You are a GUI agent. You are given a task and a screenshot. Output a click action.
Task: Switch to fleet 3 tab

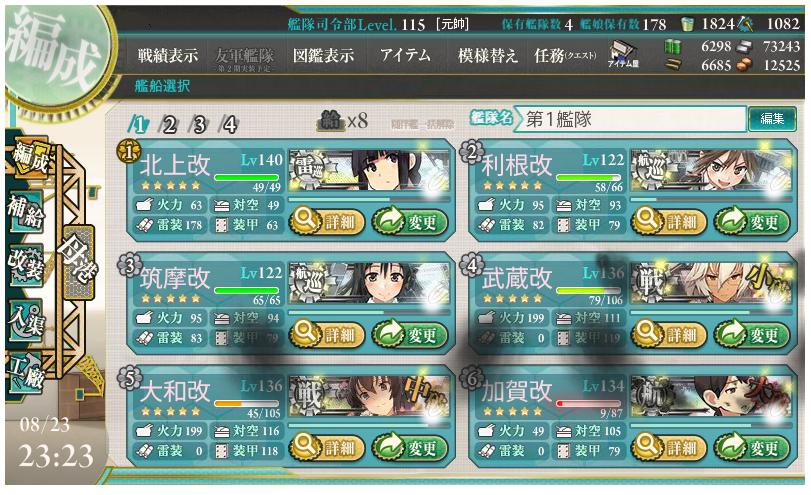click(x=199, y=125)
